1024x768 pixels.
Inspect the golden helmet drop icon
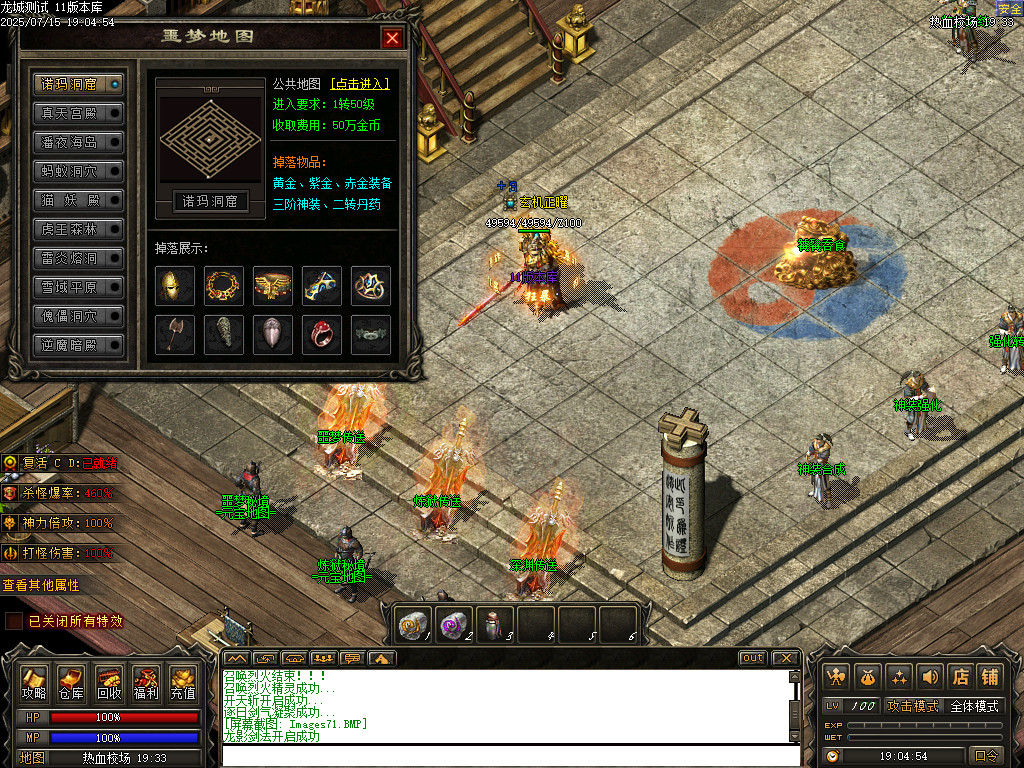(175, 286)
